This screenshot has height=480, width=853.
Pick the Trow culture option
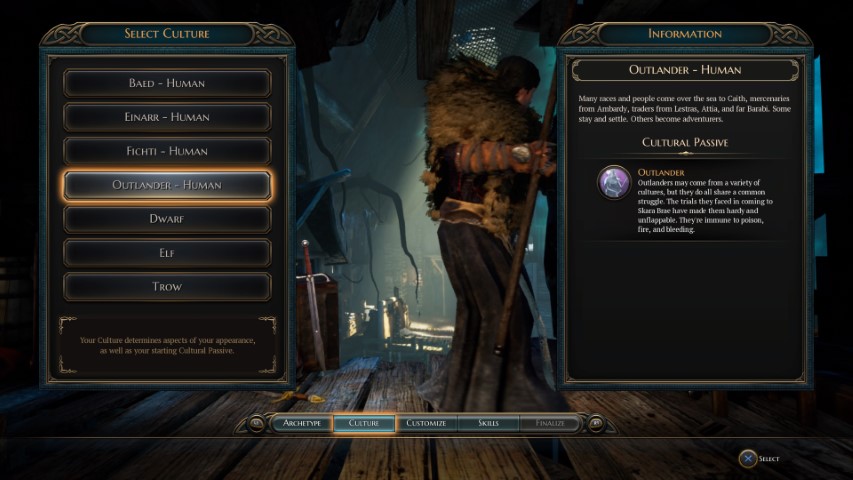(167, 286)
